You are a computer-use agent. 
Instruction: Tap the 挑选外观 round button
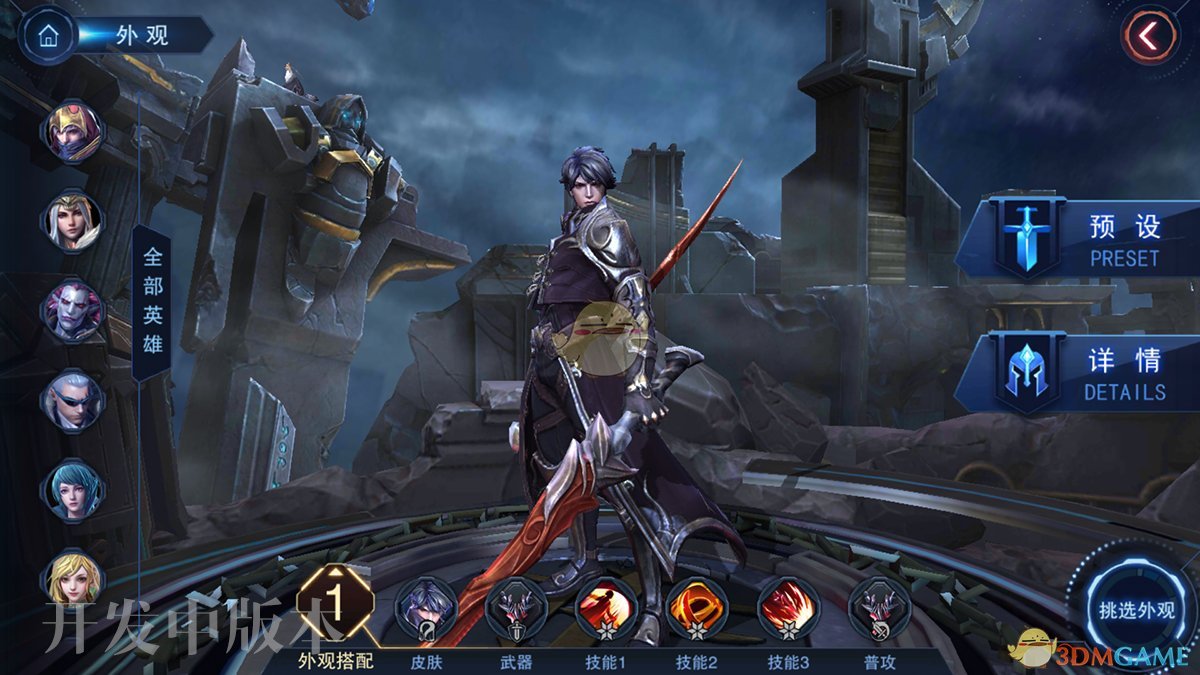point(1136,610)
